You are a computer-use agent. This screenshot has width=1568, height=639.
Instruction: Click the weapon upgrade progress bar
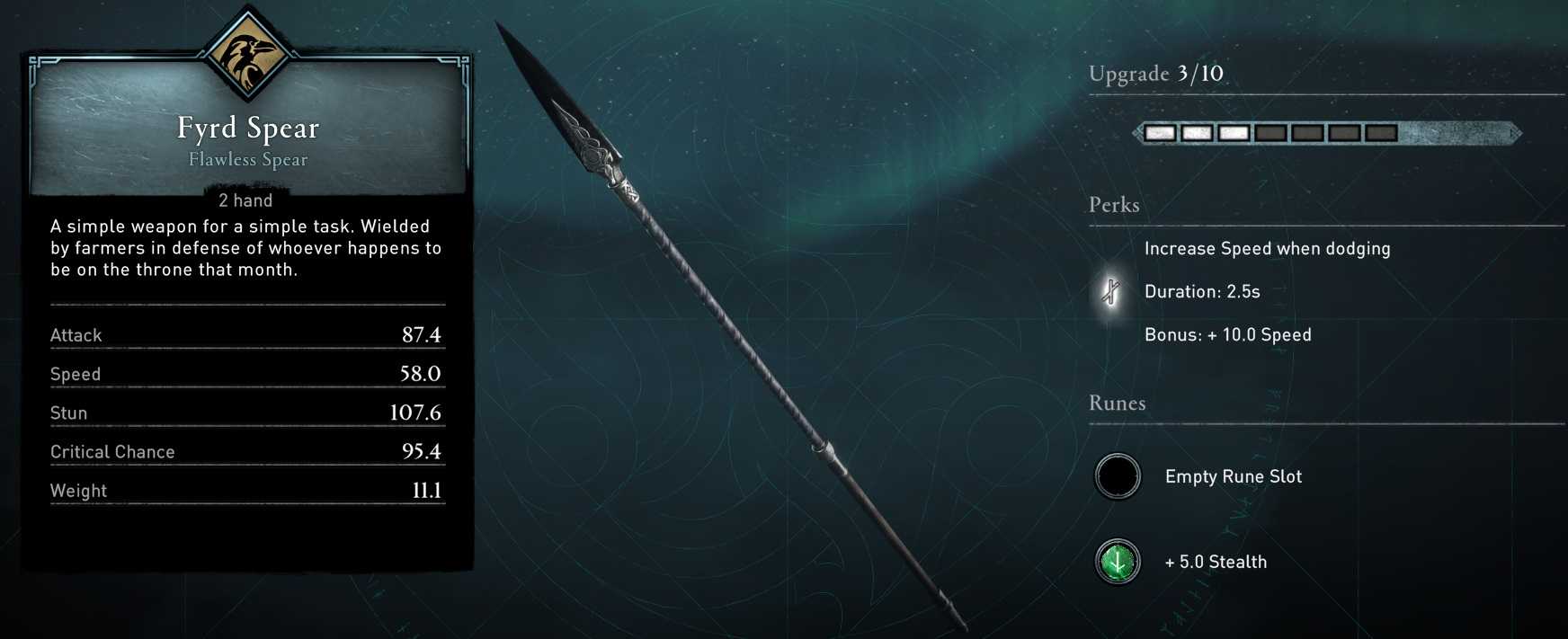(1325, 133)
